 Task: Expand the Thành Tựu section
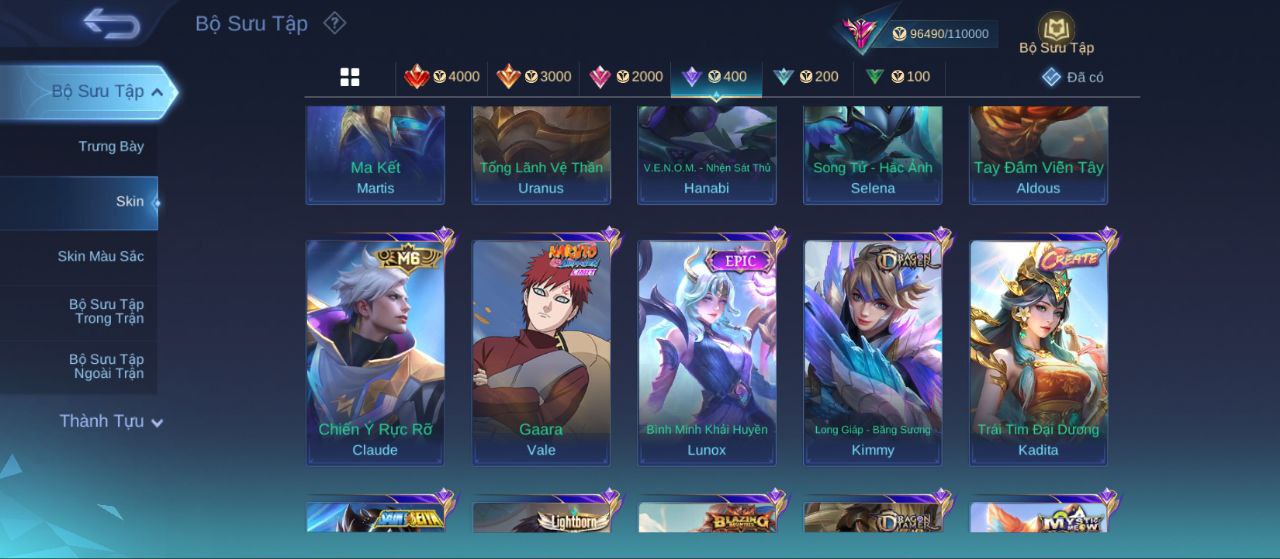(110, 422)
